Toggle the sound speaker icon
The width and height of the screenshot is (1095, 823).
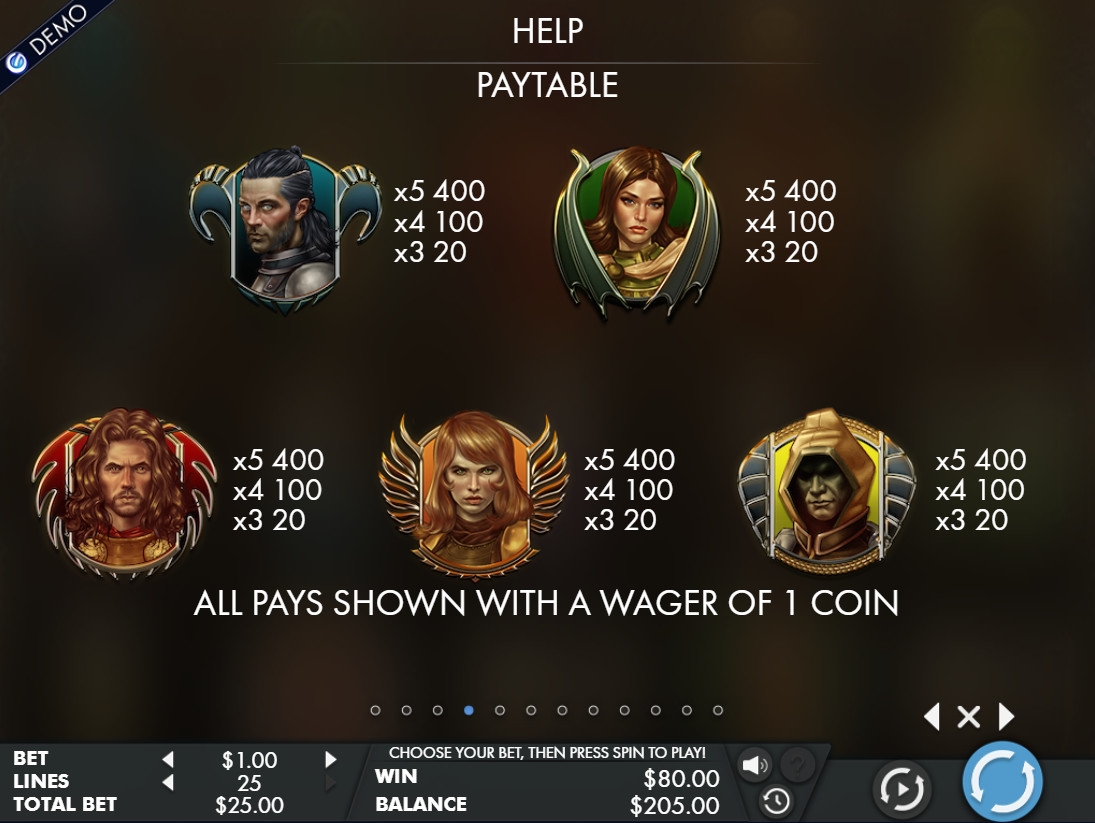[x=753, y=766]
